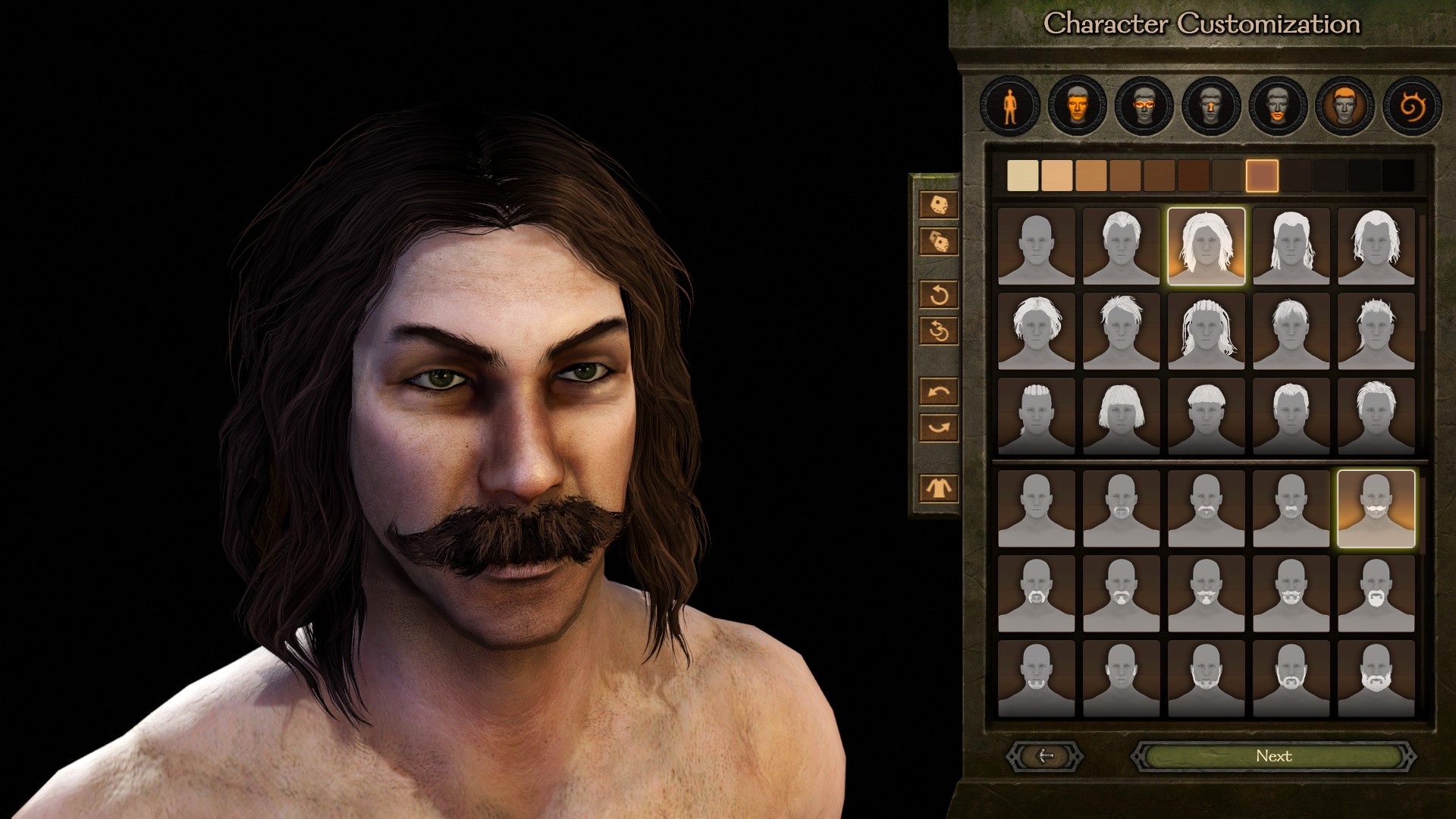
Task: Select the Body customization tab icon
Action: point(1009,106)
